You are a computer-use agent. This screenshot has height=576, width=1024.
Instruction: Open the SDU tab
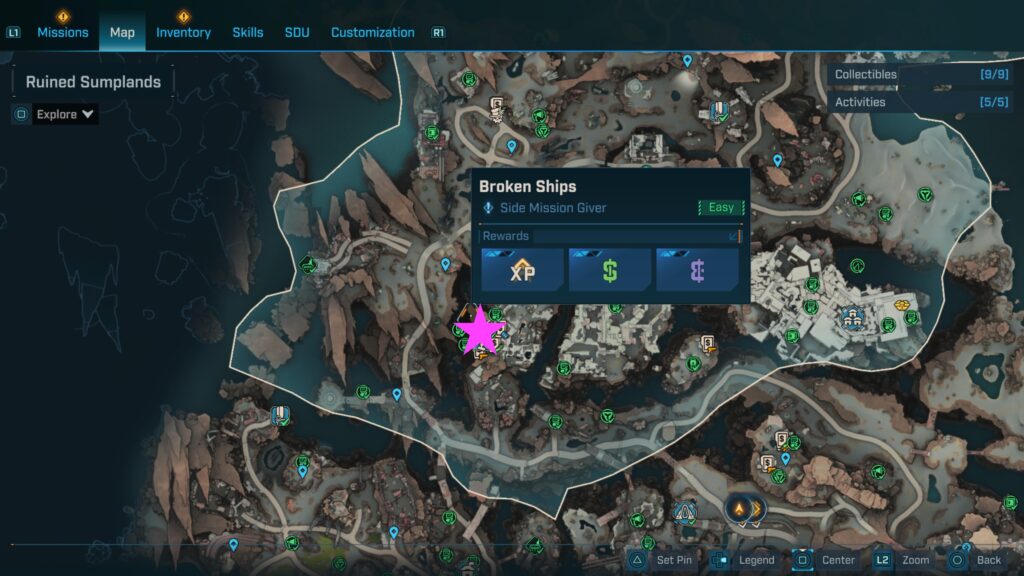click(297, 32)
